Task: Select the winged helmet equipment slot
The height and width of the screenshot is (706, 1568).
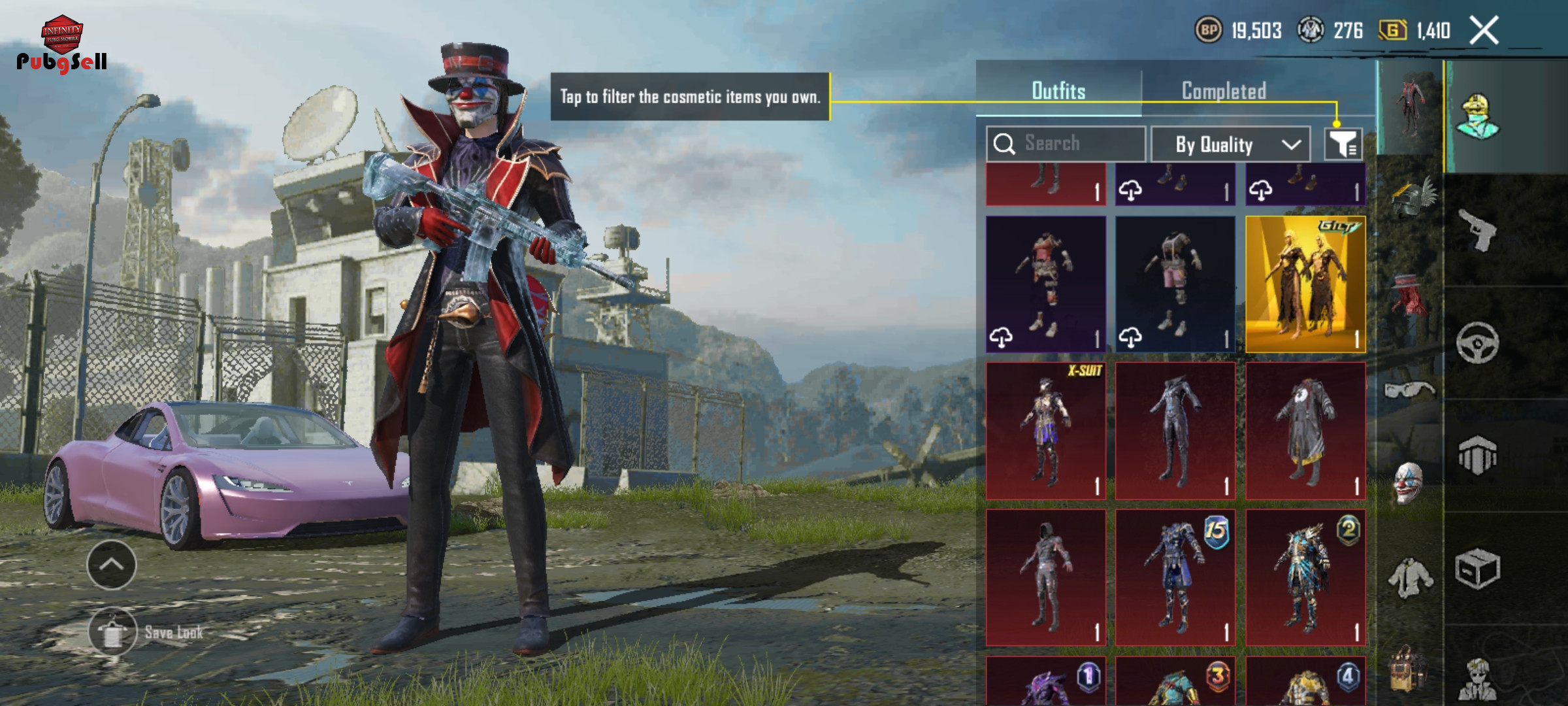Action: 1411,196
